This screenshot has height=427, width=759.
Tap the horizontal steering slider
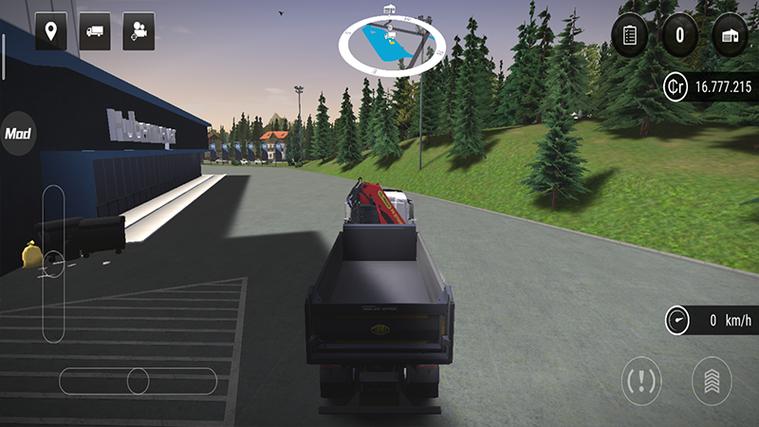[138, 381]
